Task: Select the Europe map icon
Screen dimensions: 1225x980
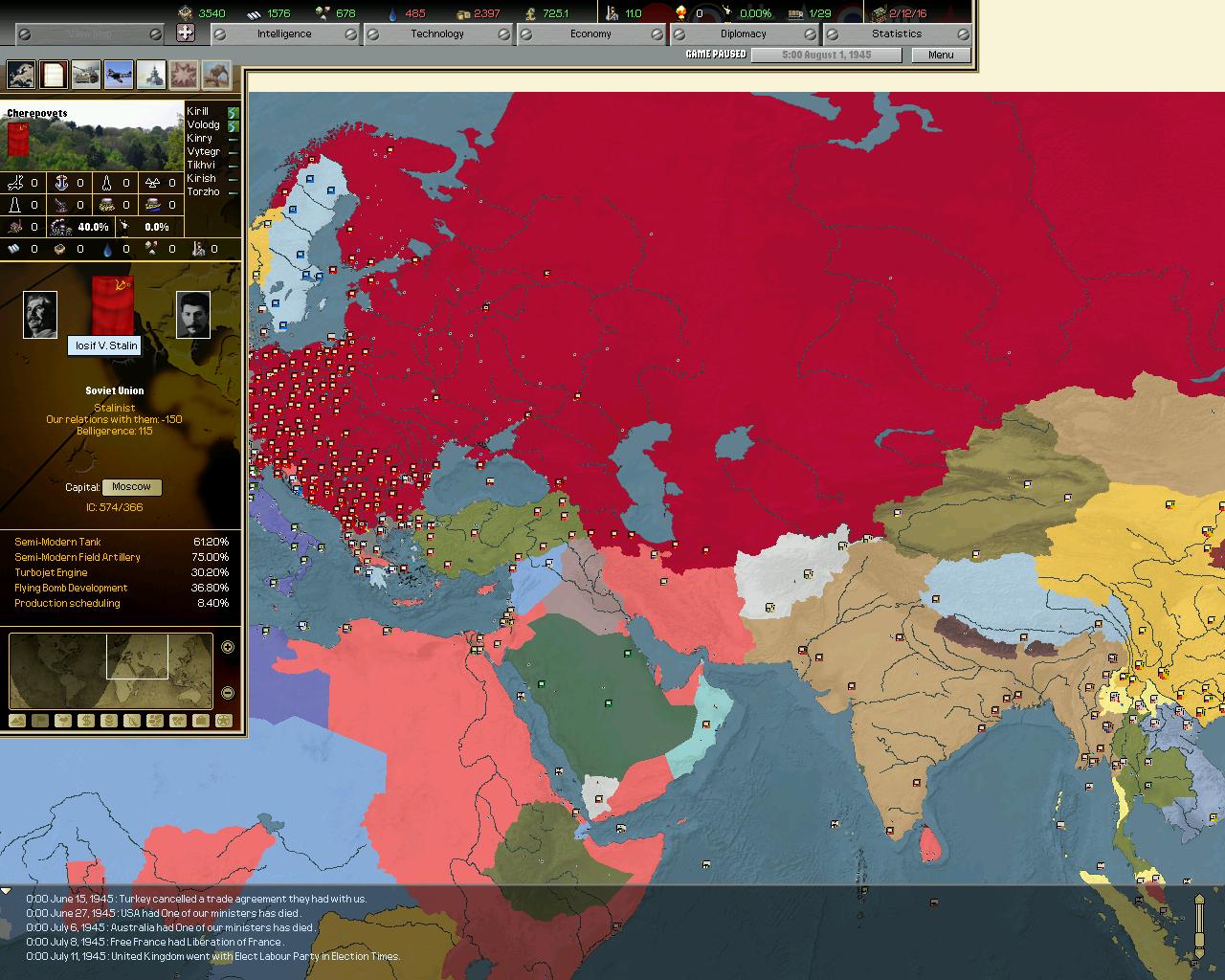Action: click(x=21, y=74)
